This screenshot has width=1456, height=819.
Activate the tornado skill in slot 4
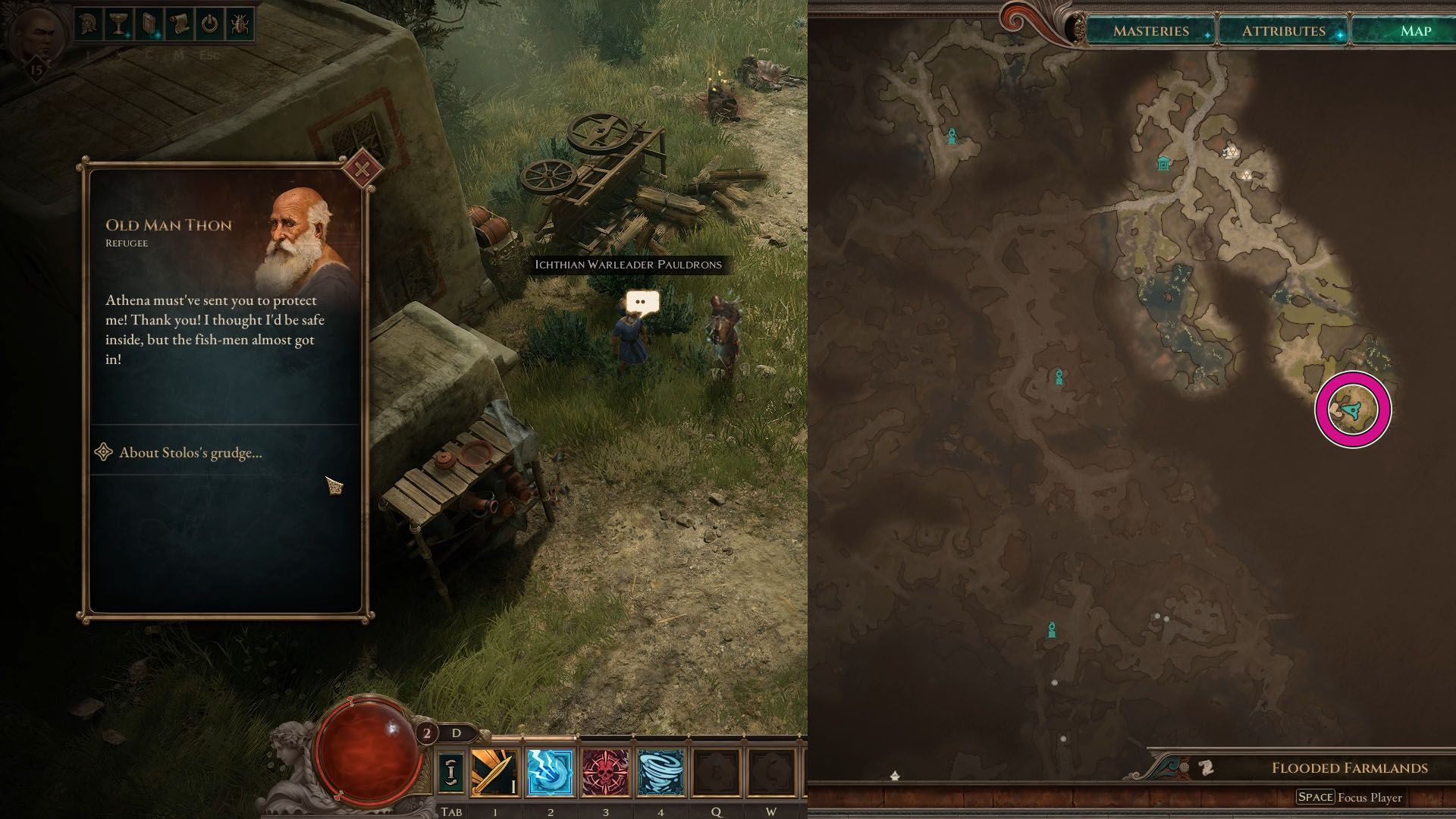coord(660,771)
